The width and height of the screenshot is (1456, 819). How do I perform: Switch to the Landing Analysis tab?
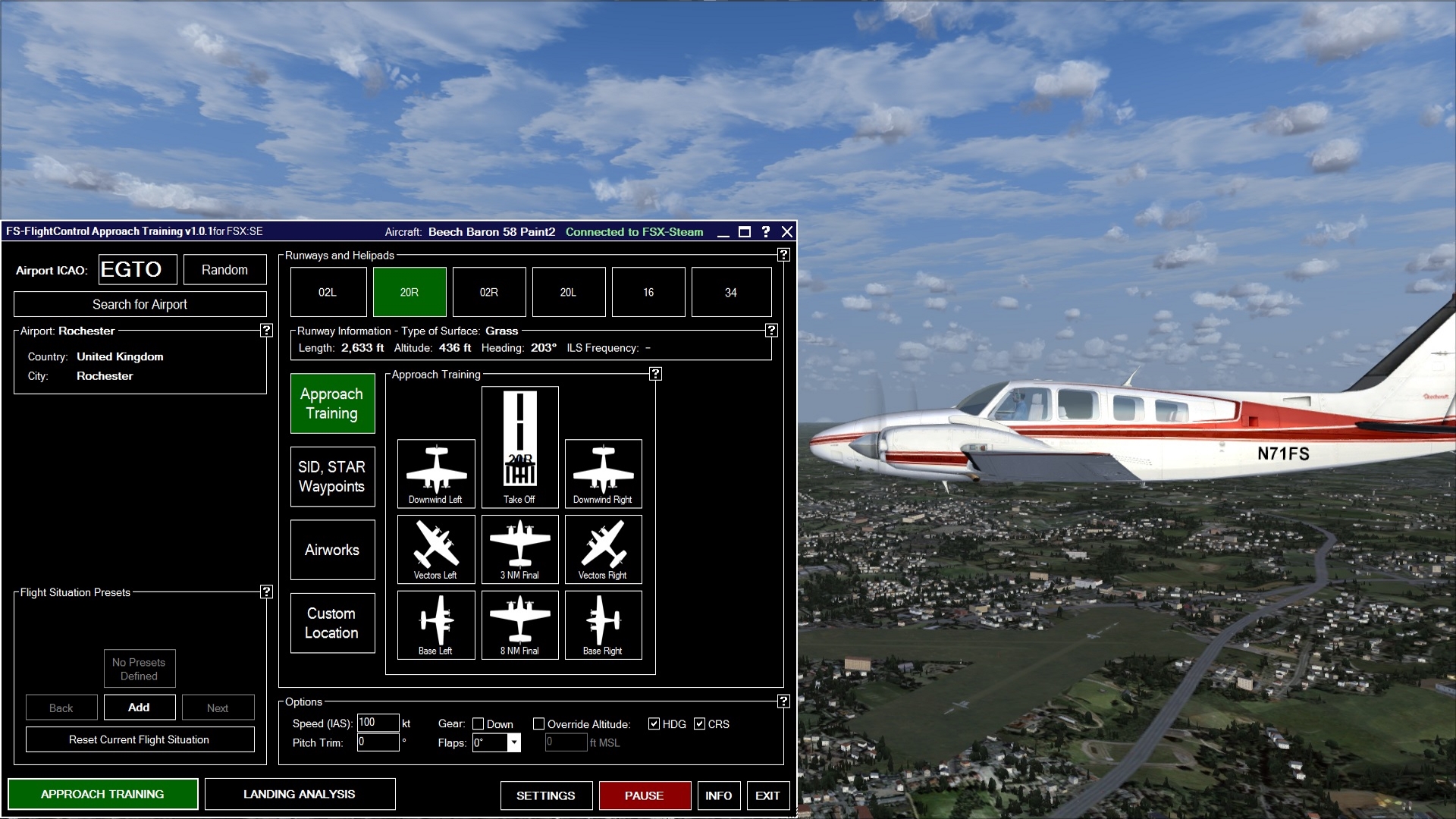[300, 794]
